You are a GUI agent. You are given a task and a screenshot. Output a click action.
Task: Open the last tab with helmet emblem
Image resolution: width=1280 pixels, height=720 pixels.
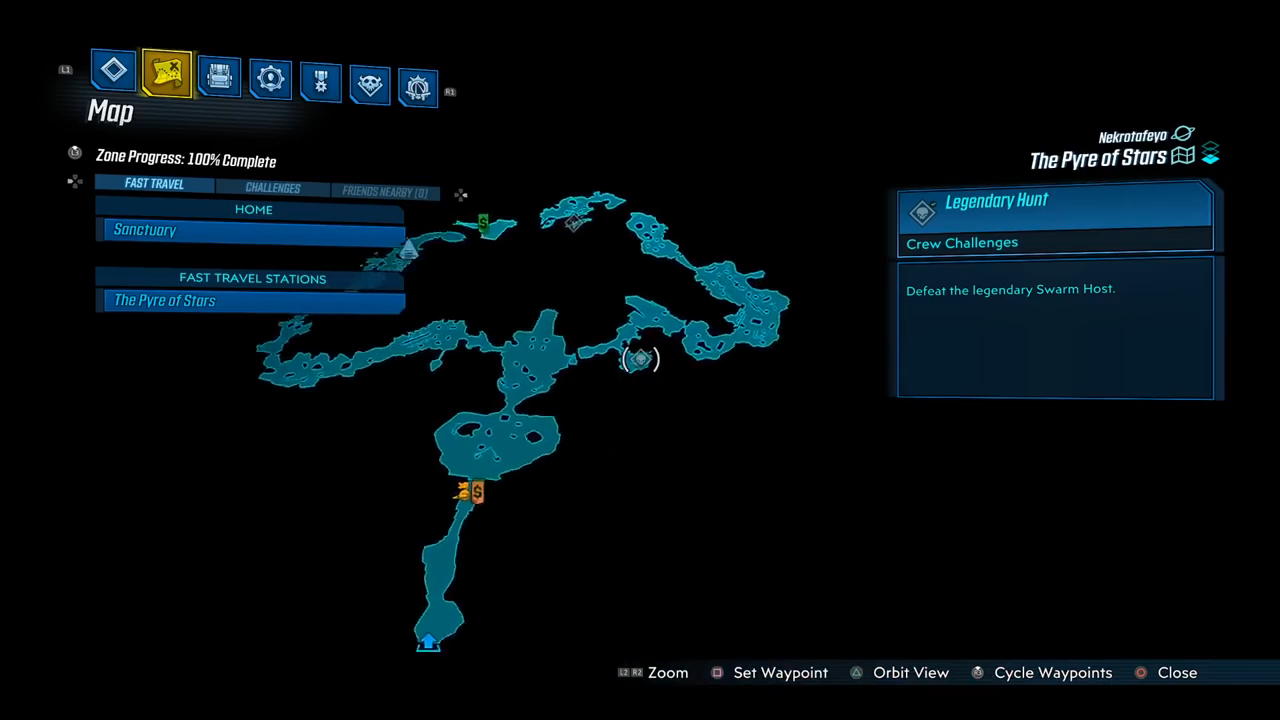[x=418, y=88]
